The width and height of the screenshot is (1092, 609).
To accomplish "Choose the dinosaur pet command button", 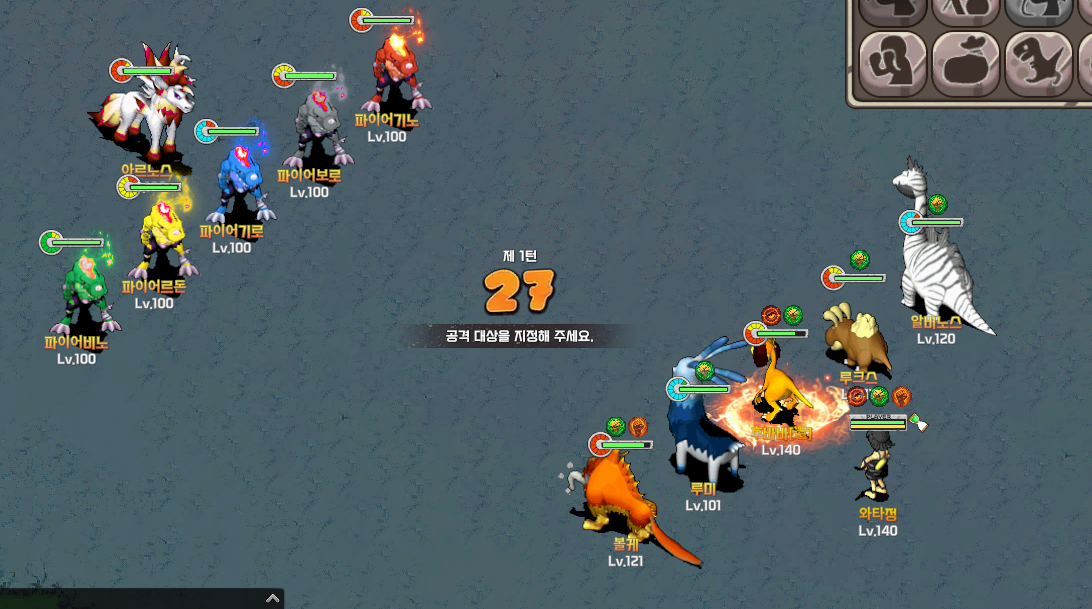I will pyautogui.click(x=1037, y=64).
